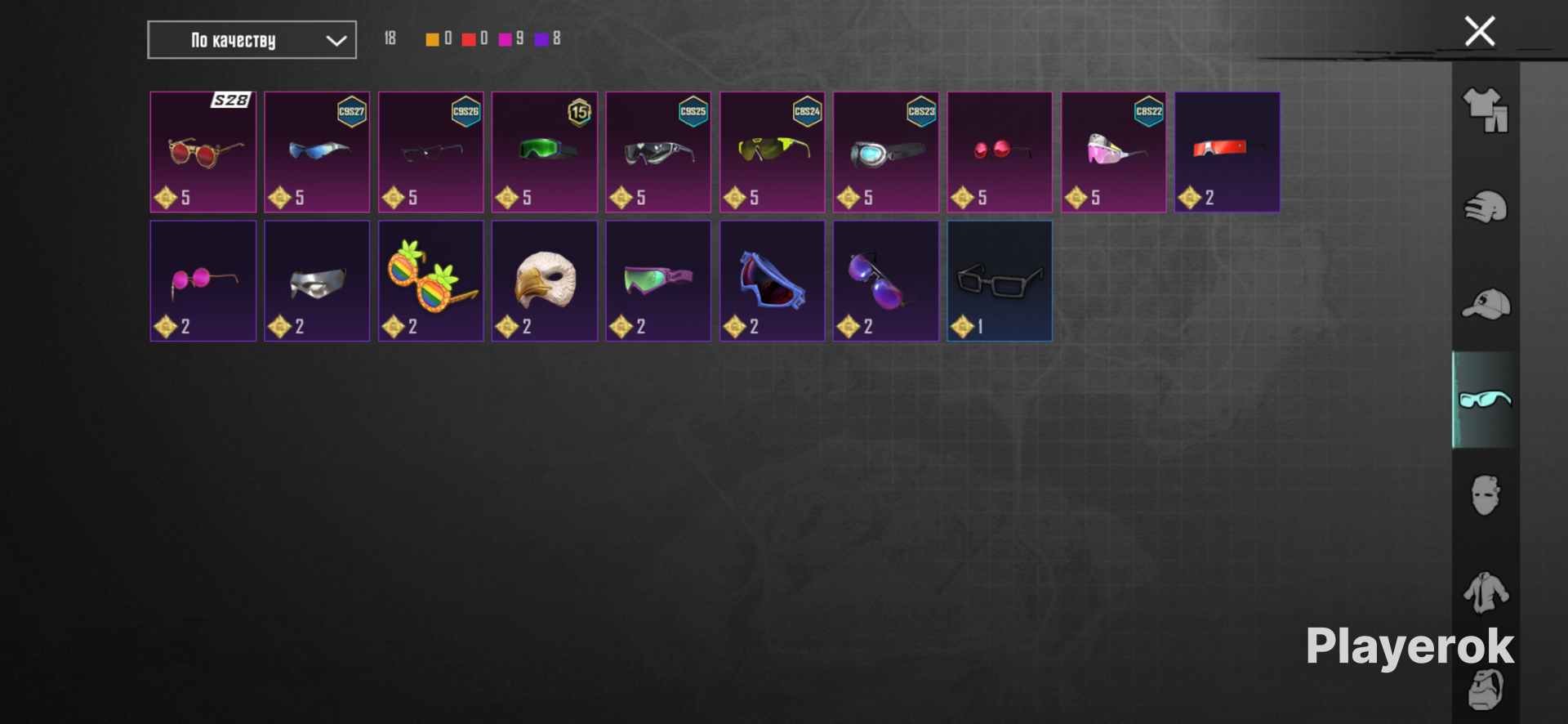This screenshot has height=724, width=1568.
Task: Pick the pineapple rainbow sunglasses
Action: [431, 281]
